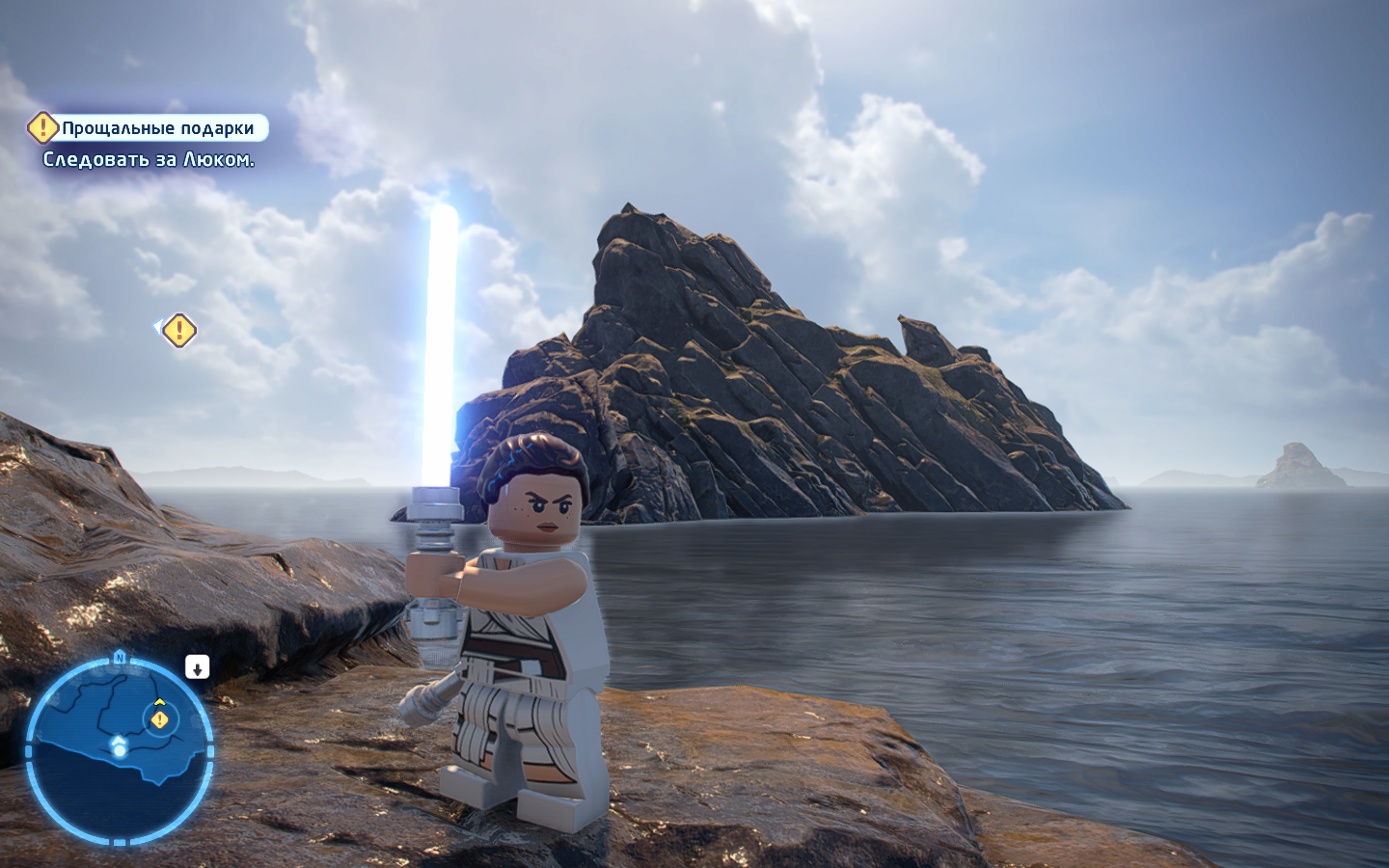Click the quest exclamation marker on the minimap
Screen dimensions: 1389x868
pos(158,721)
